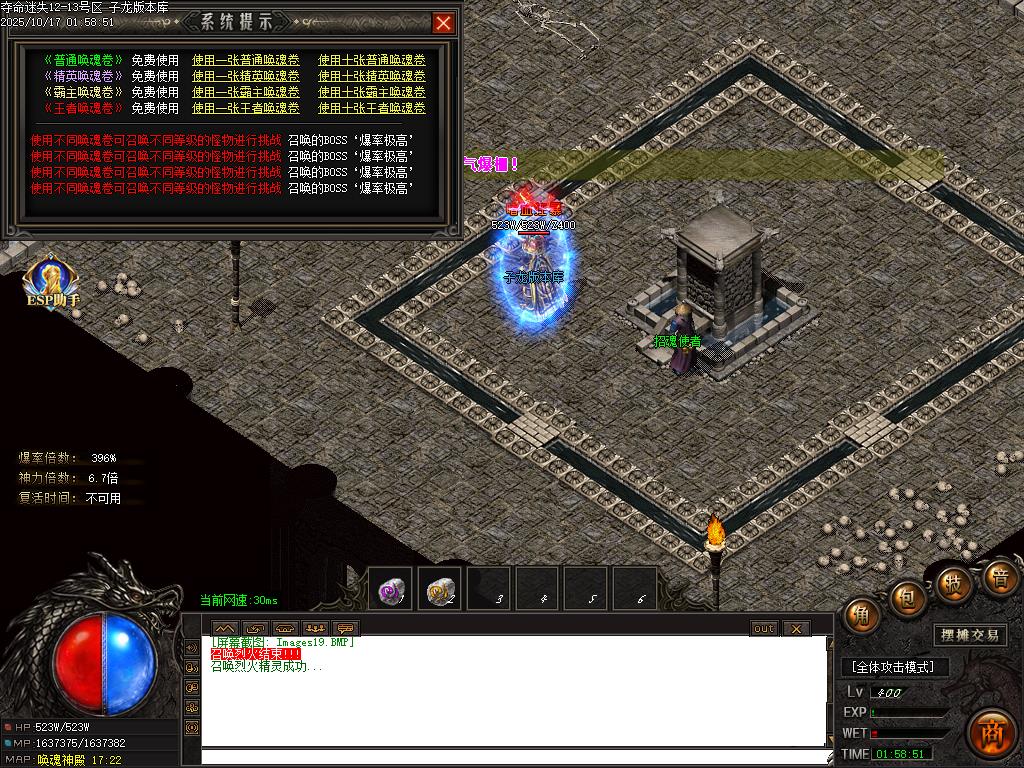The height and width of the screenshot is (768, 1024).
Task: Open the bag (包) button
Action: tap(908, 597)
